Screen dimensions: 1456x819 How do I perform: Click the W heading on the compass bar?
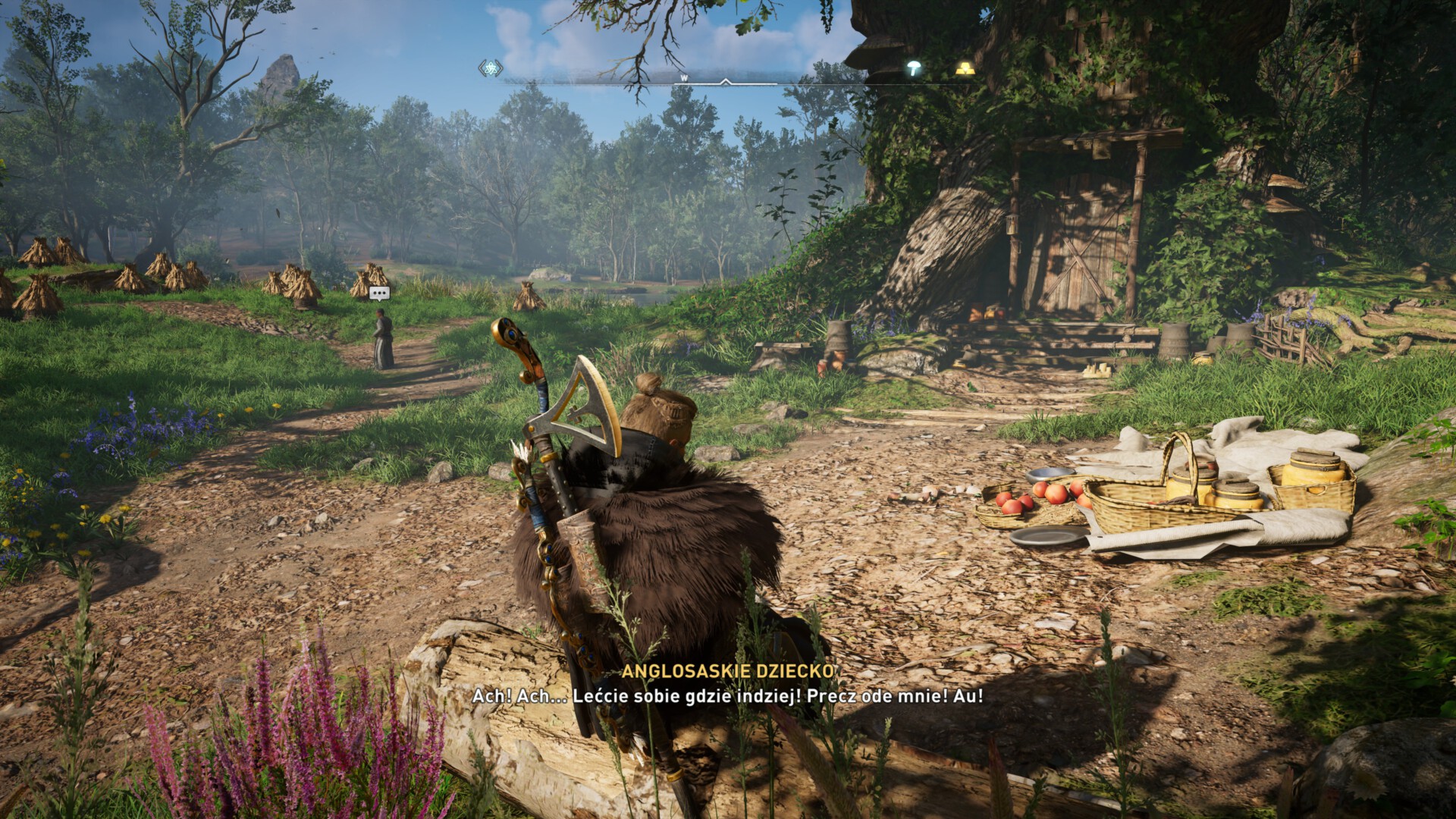pyautogui.click(x=683, y=77)
